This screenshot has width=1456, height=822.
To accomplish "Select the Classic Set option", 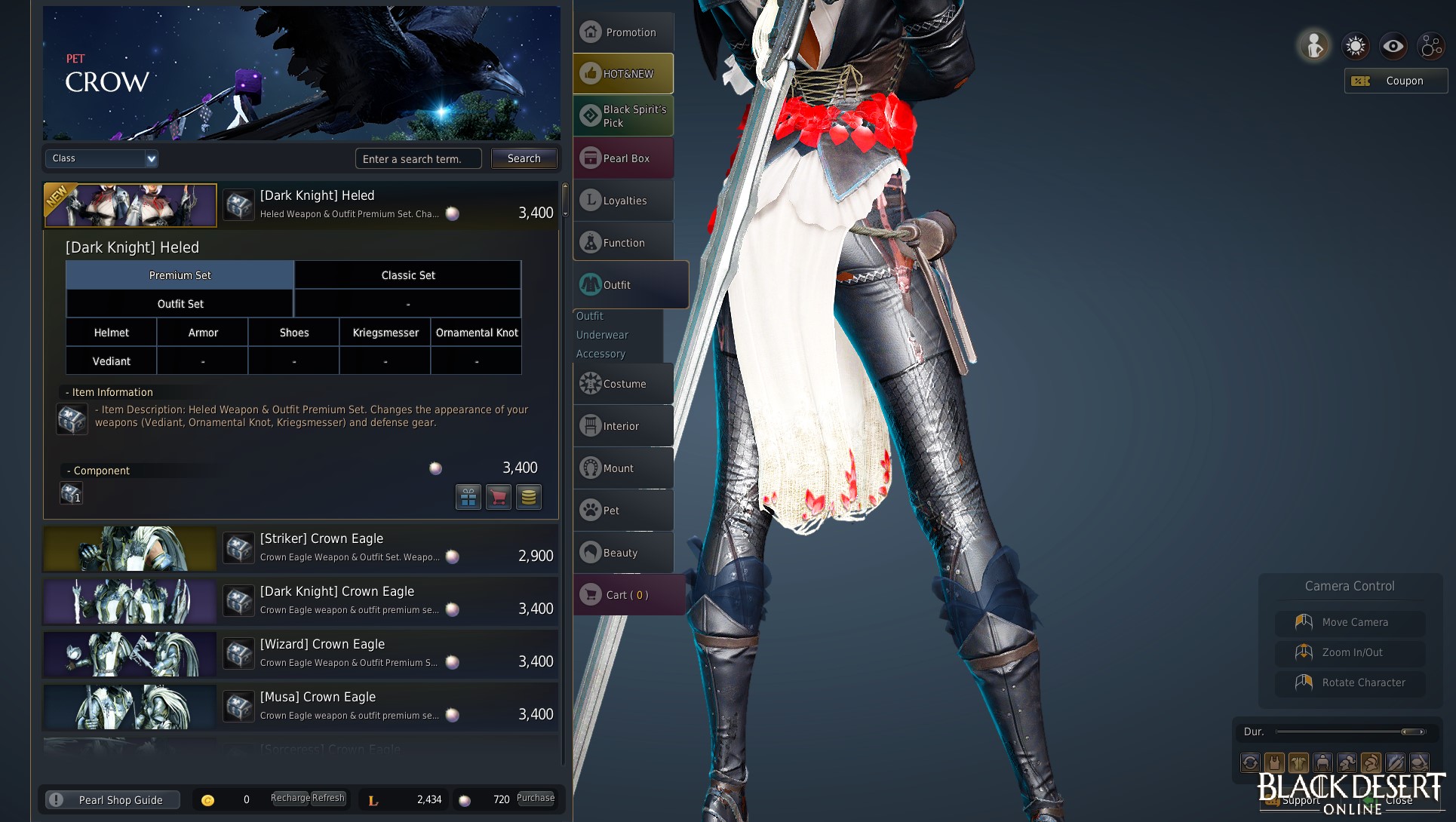I will 407,275.
